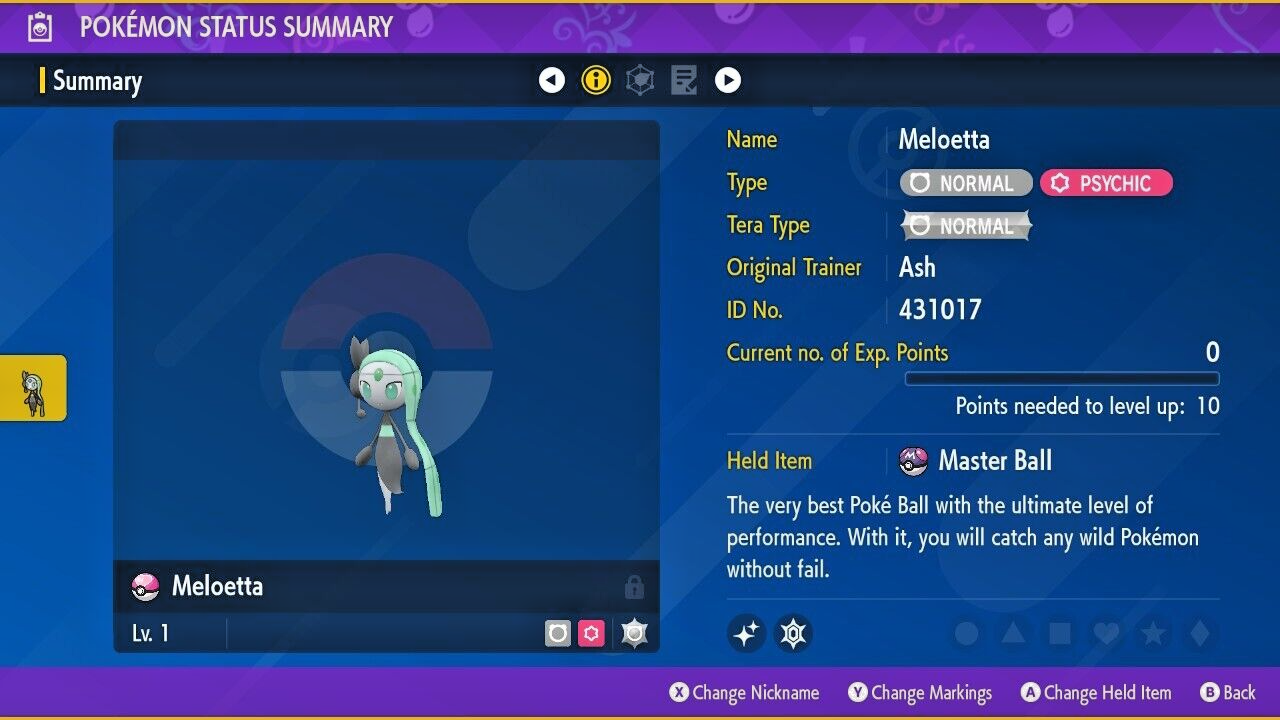Click the experience points progress bar

click(1062, 379)
